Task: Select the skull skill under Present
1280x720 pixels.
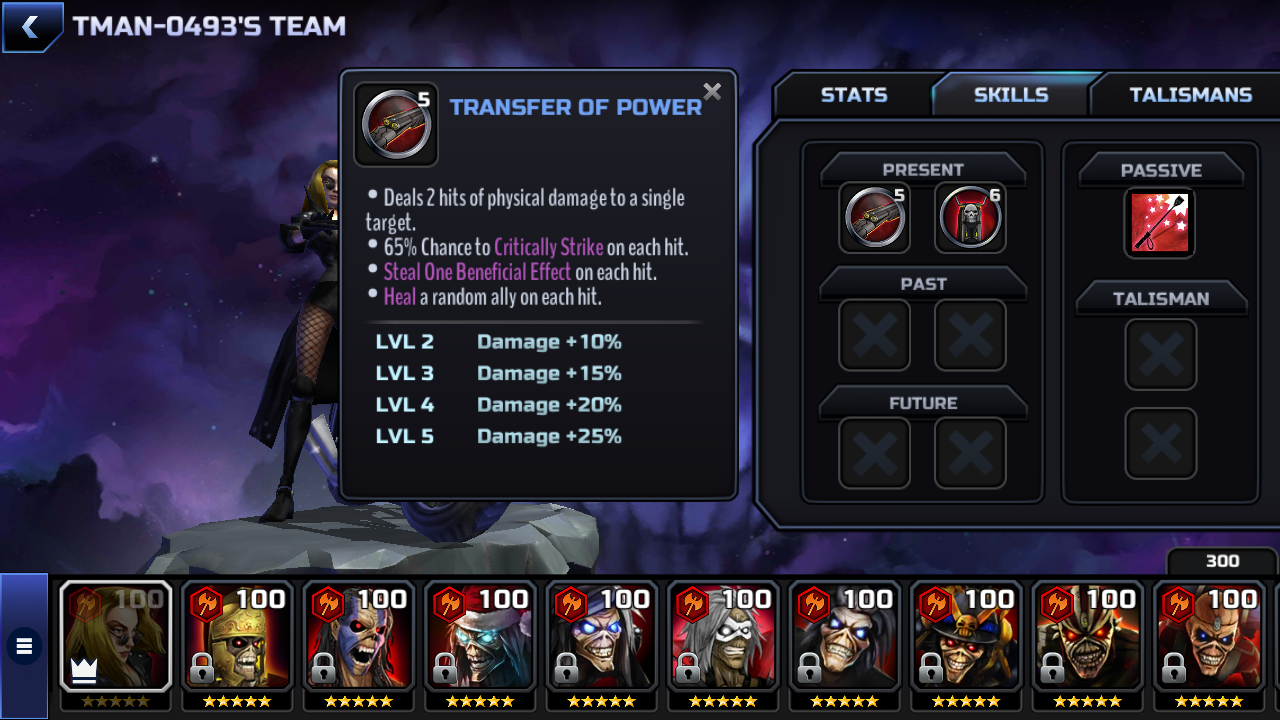Action: click(x=970, y=218)
